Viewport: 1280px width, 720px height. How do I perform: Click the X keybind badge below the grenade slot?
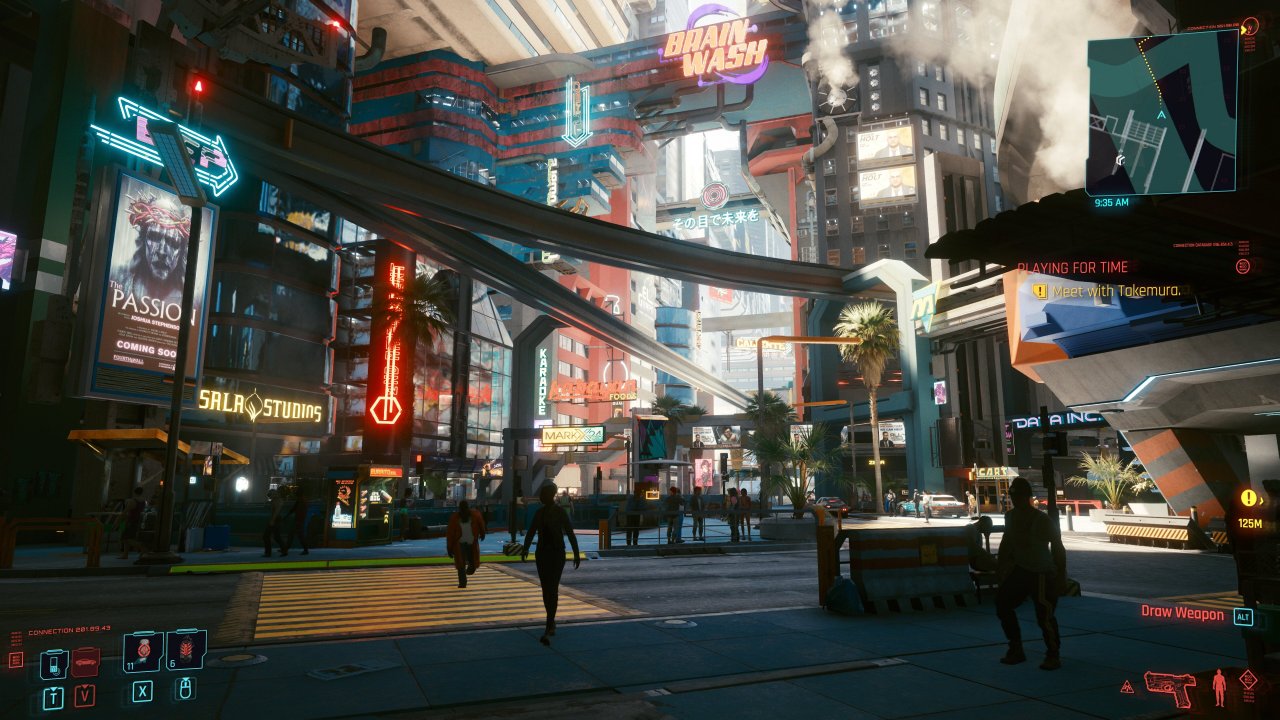(143, 692)
